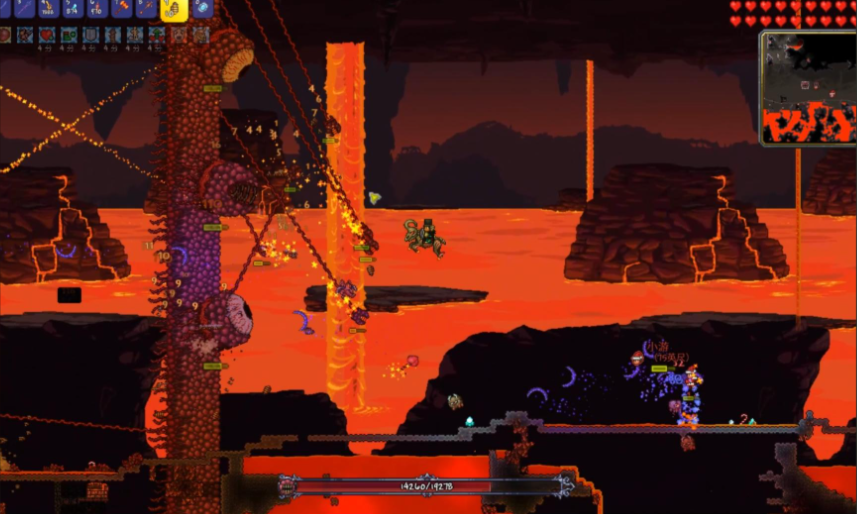Pick the hotbar slot with 574 stack
Image resolution: width=857 pixels, height=514 pixels.
[x=73, y=8]
